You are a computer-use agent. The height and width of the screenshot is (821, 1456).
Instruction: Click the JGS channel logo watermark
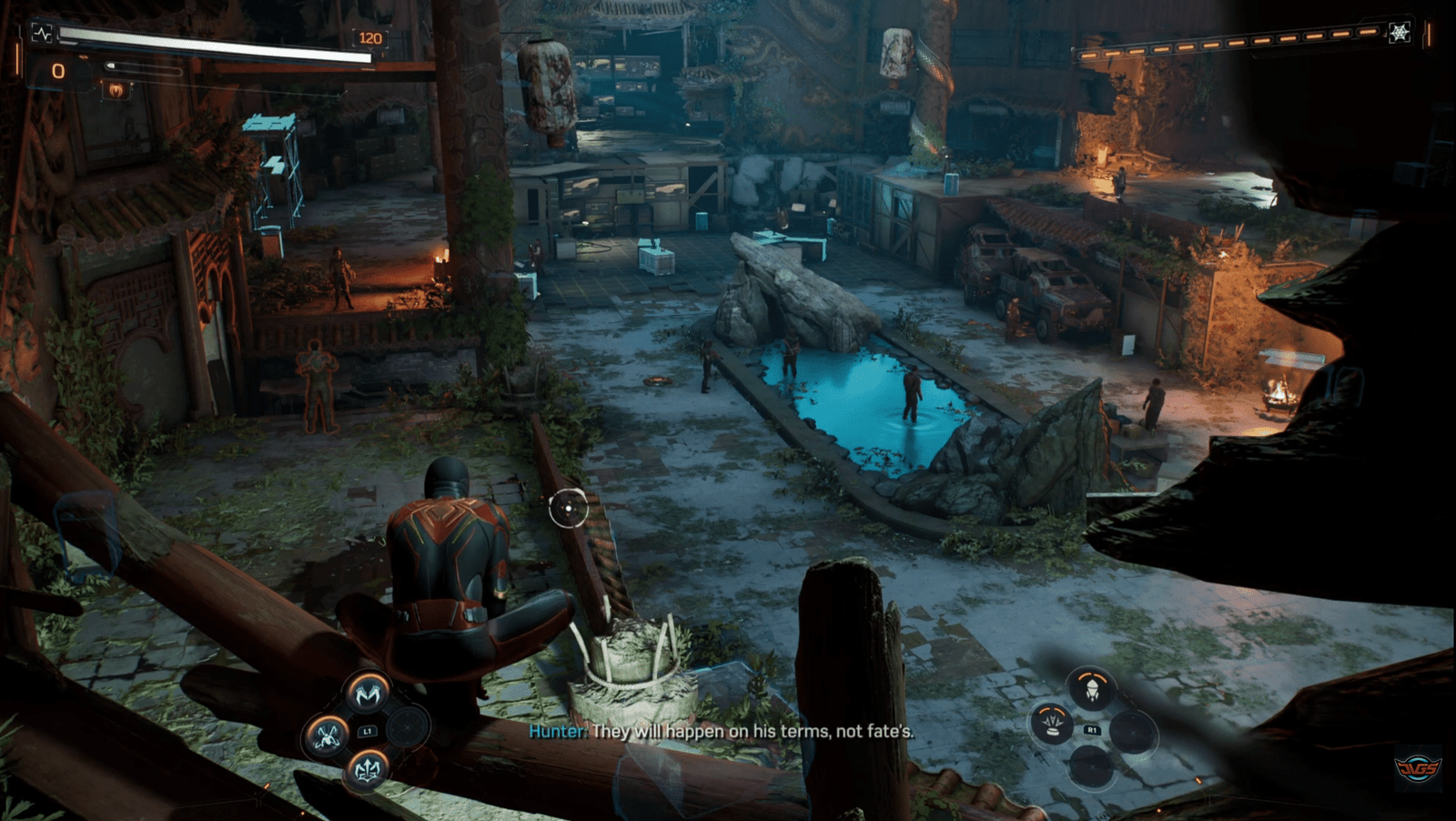coord(1417,769)
